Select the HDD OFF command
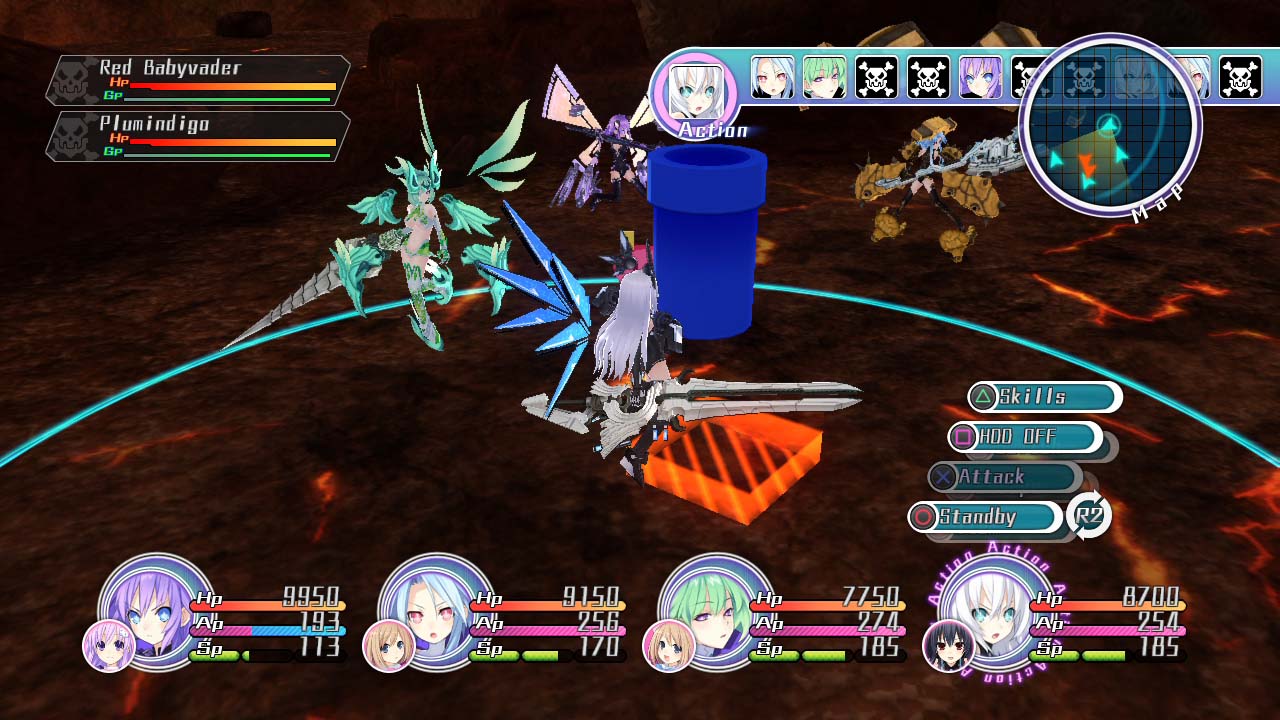The height and width of the screenshot is (720, 1280). [x=1024, y=437]
